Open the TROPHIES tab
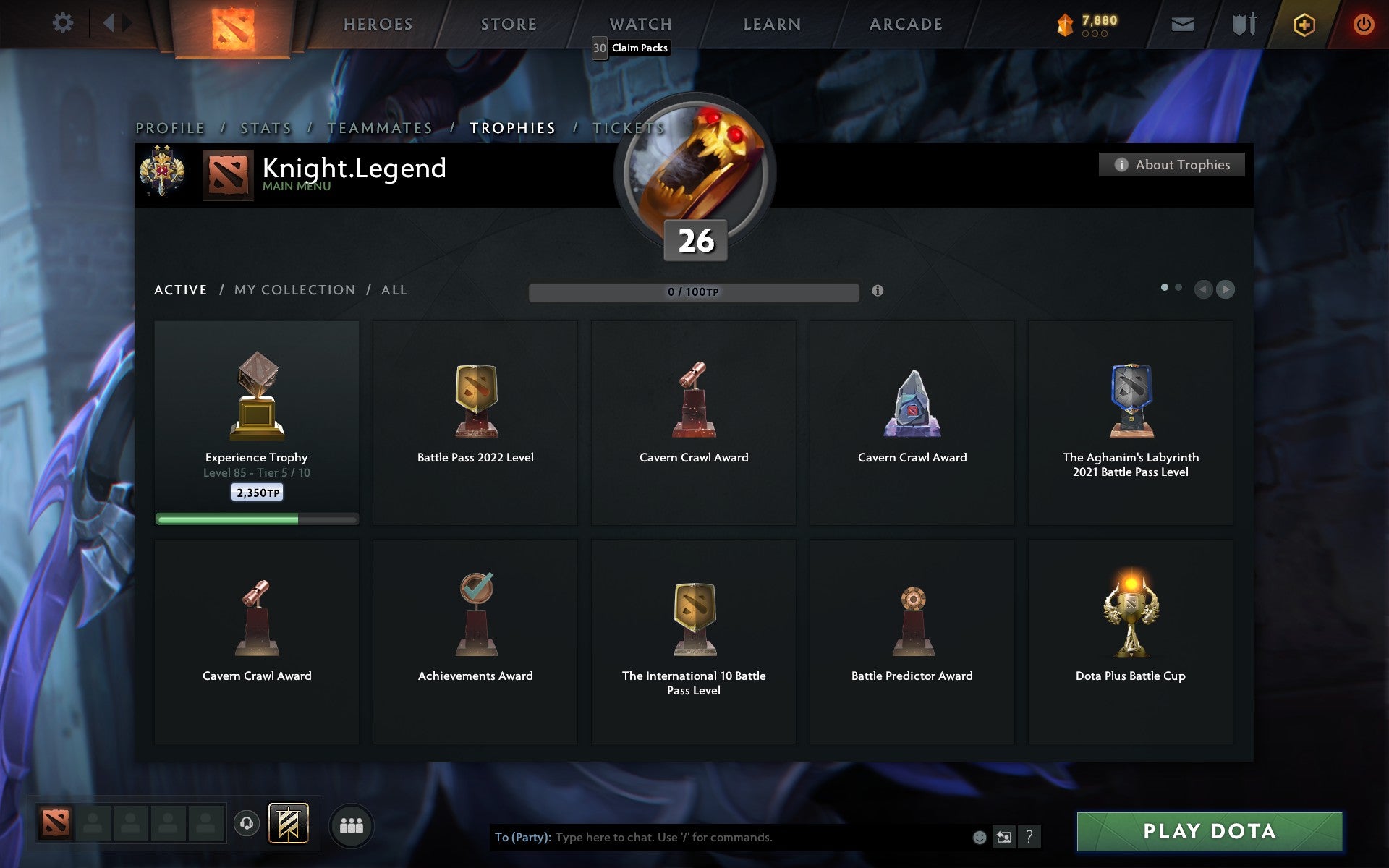Viewport: 1389px width, 868px height. (x=513, y=127)
